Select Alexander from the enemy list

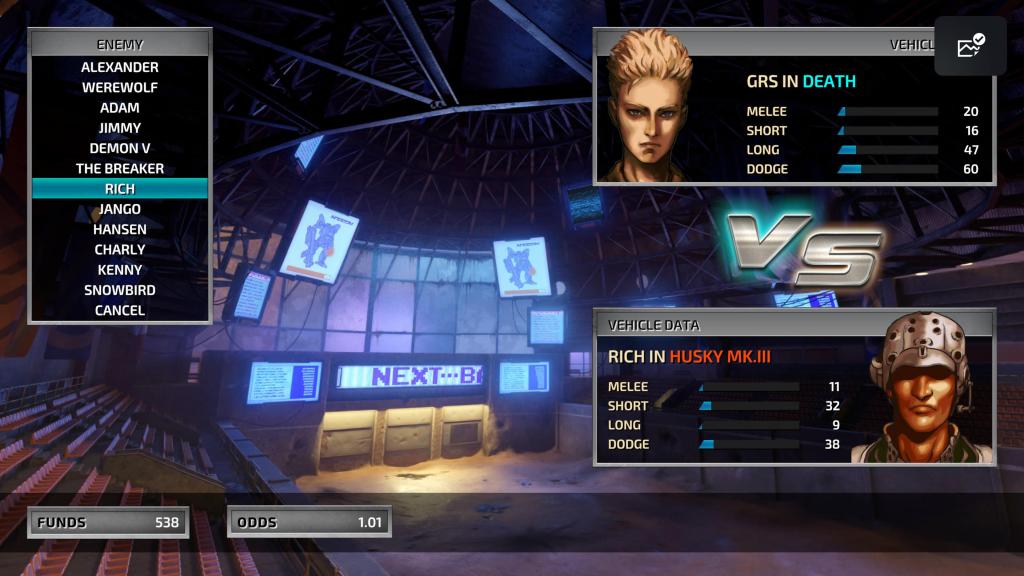pyautogui.click(x=120, y=67)
